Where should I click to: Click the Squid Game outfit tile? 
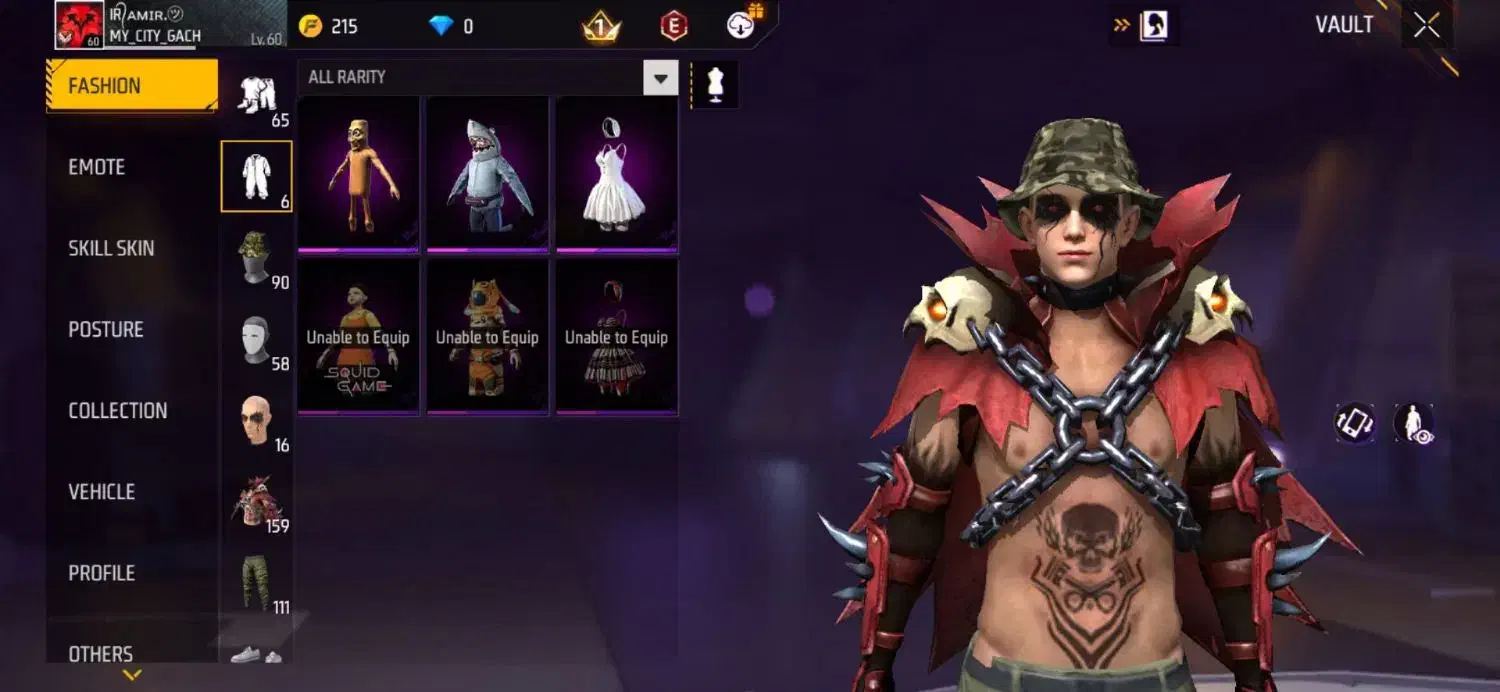click(x=358, y=336)
